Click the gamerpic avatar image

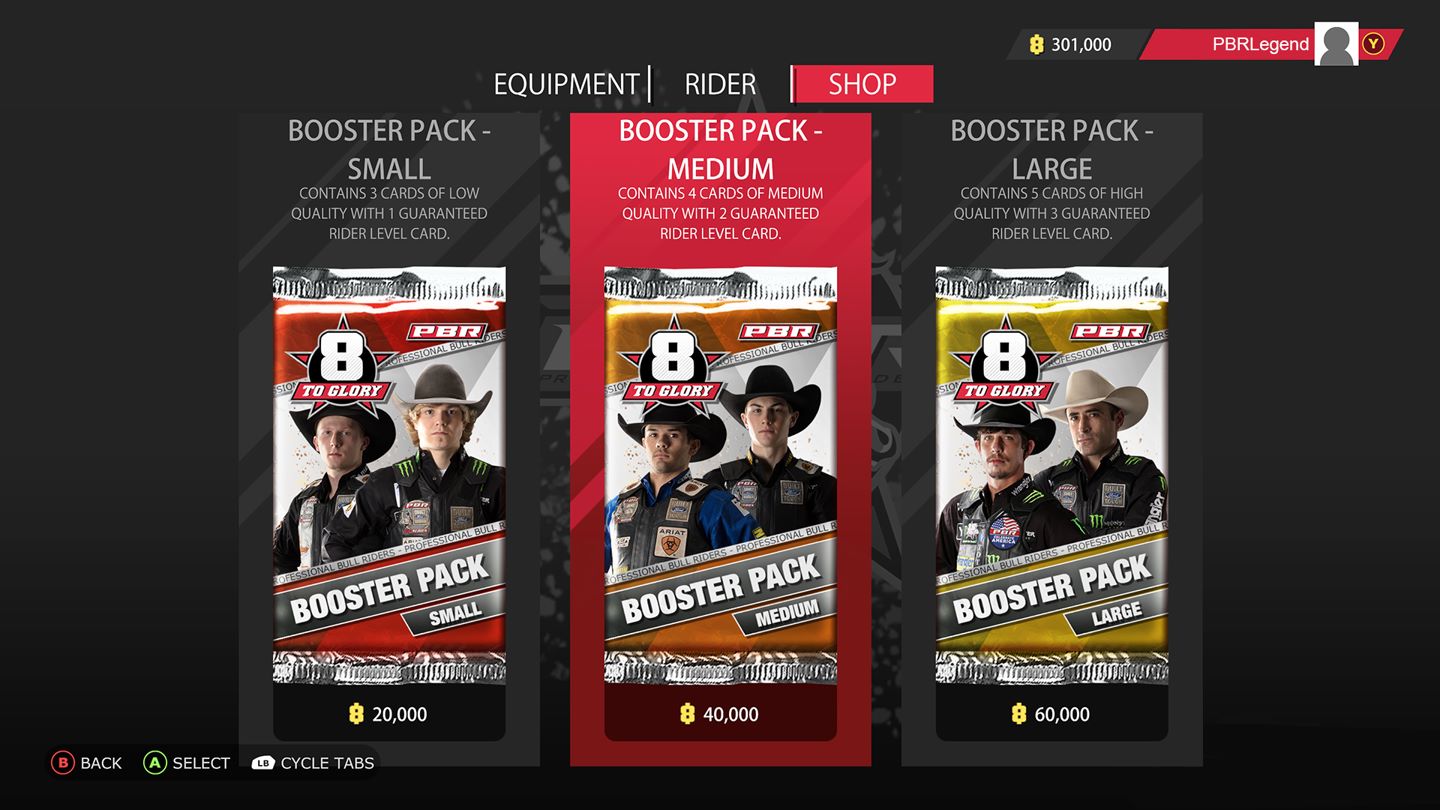tap(1335, 44)
